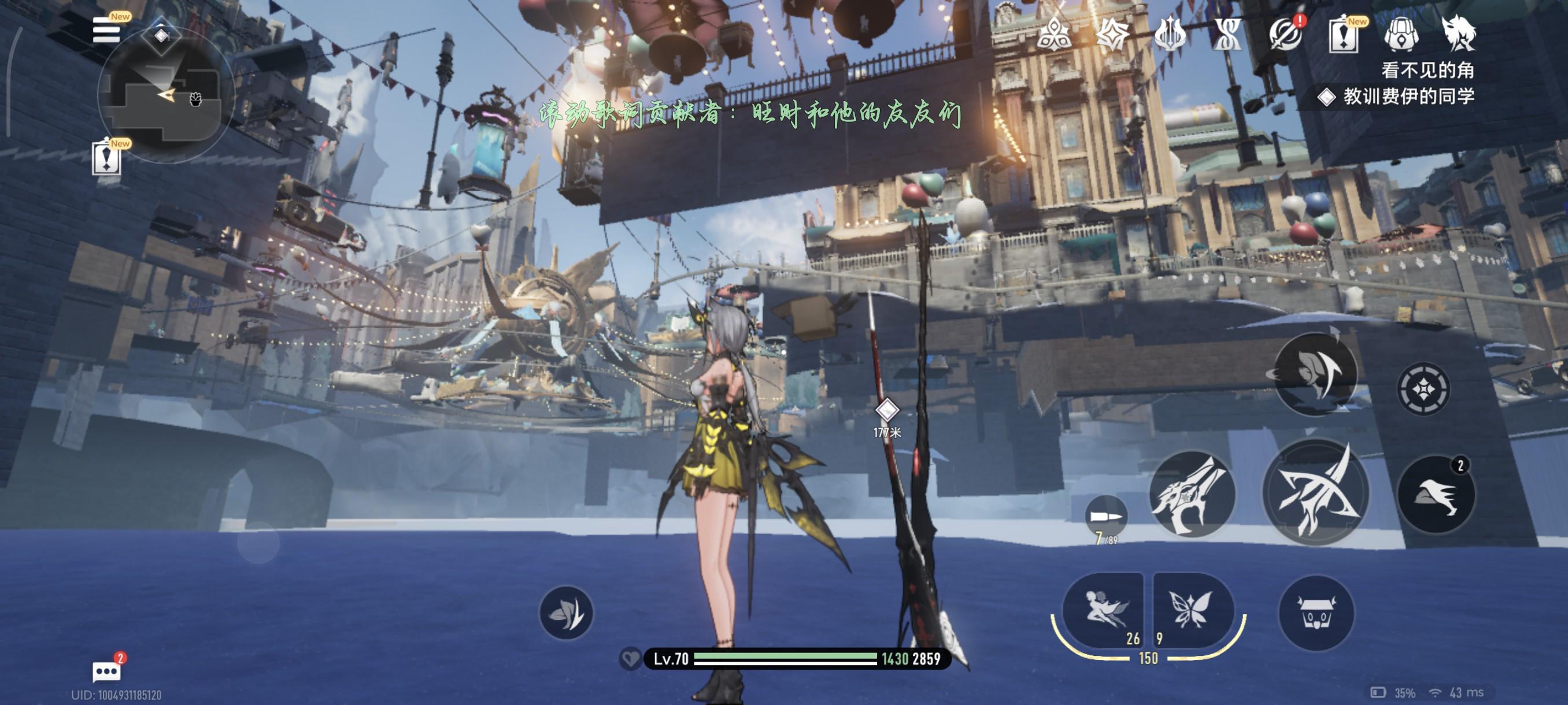
Task: Open the event notice icon marked New
Action: pos(1344,35)
